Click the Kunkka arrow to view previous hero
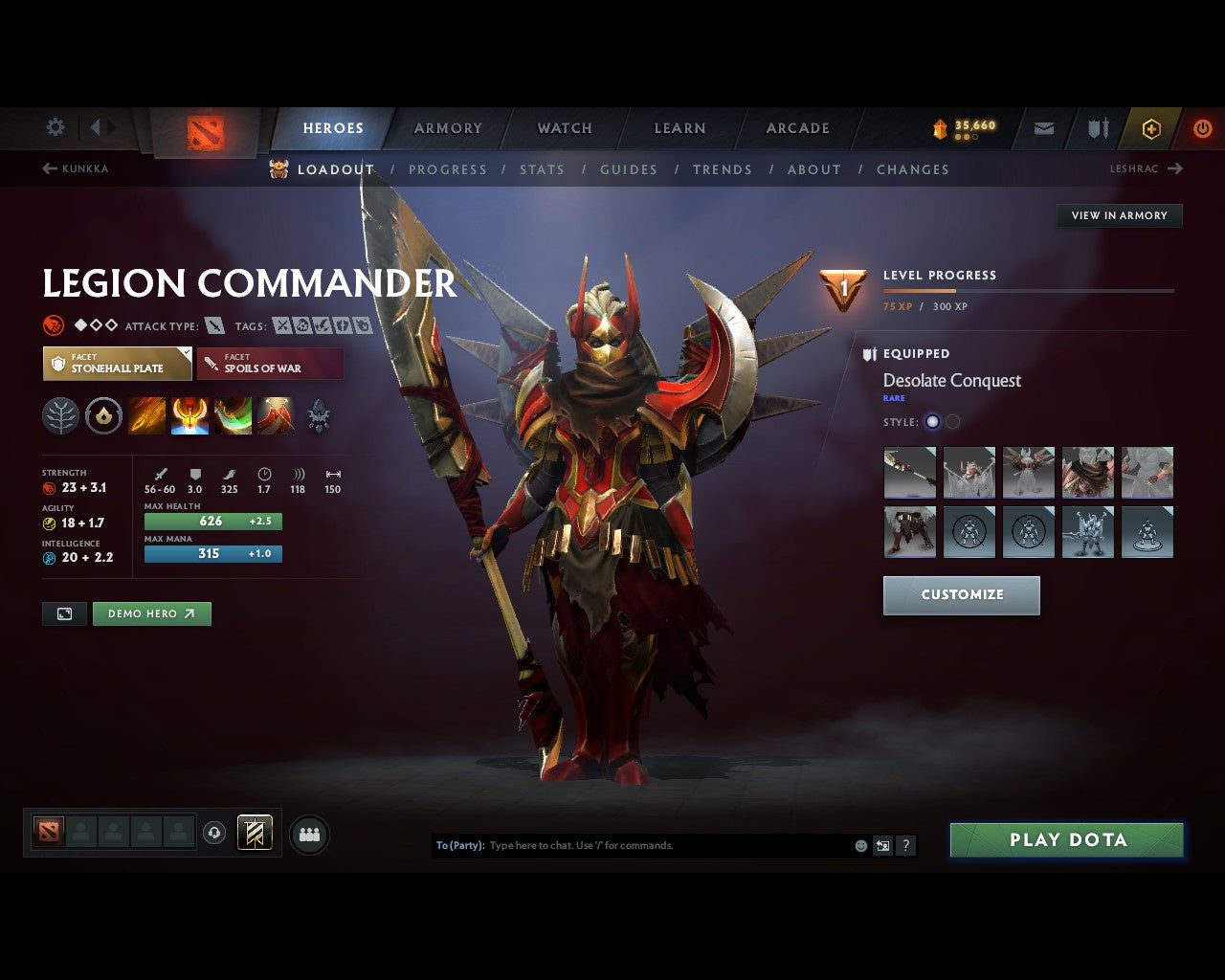Viewport: 1225px width, 980px height. pyautogui.click(x=48, y=167)
